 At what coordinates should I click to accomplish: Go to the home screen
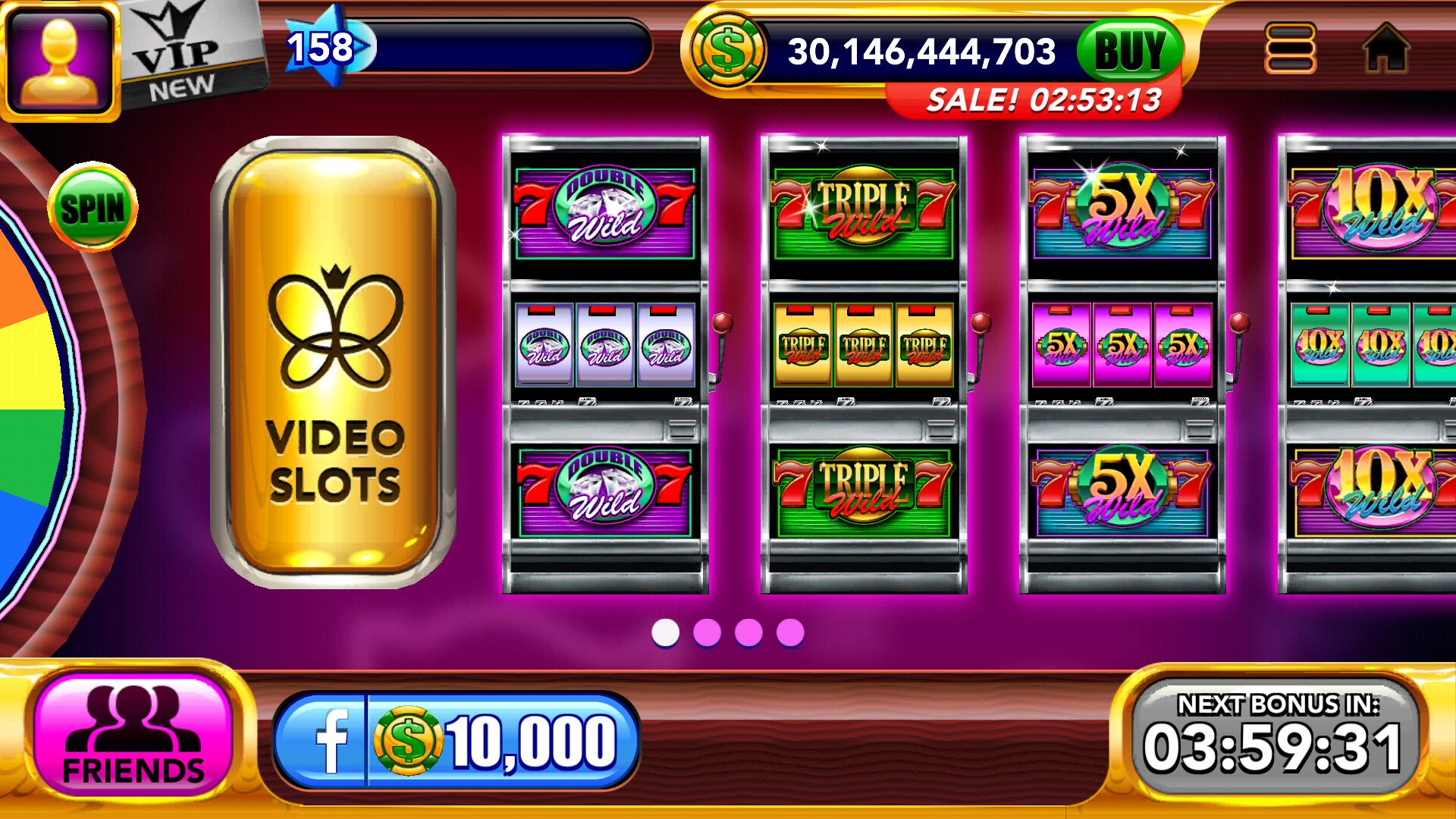pyautogui.click(x=1386, y=49)
